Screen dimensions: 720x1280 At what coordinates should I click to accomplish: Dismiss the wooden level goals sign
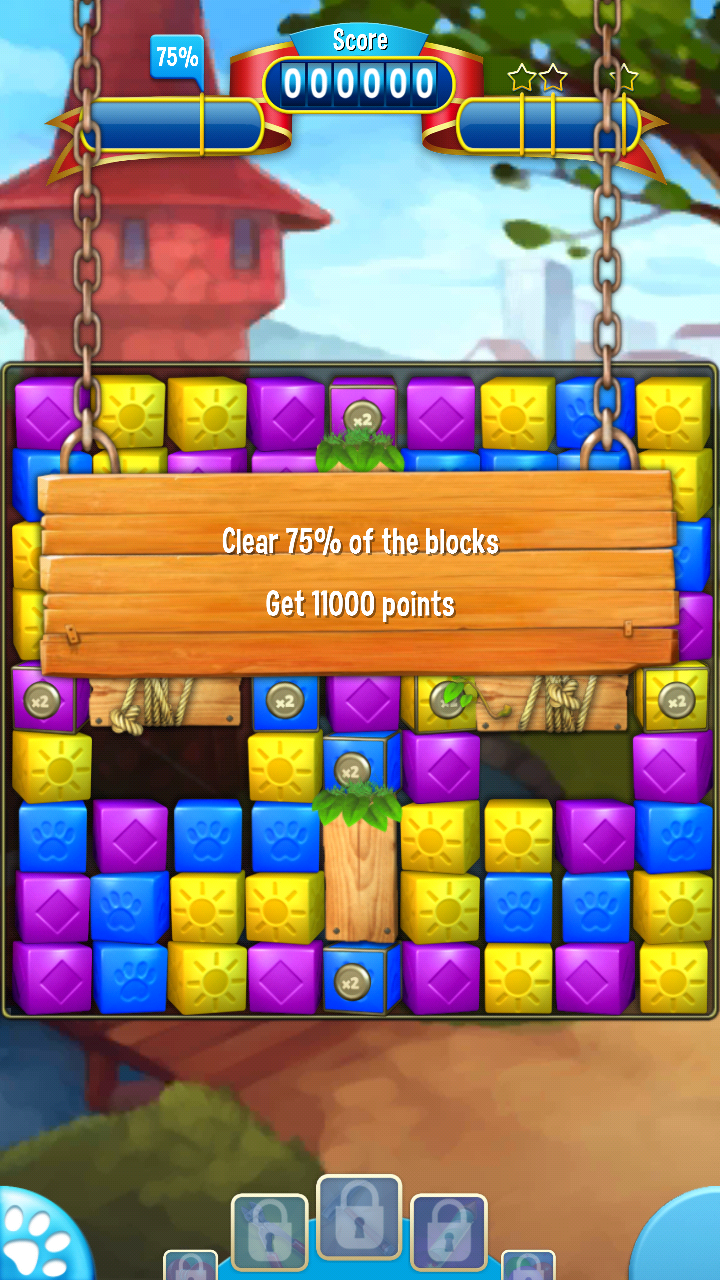pyautogui.click(x=359, y=573)
